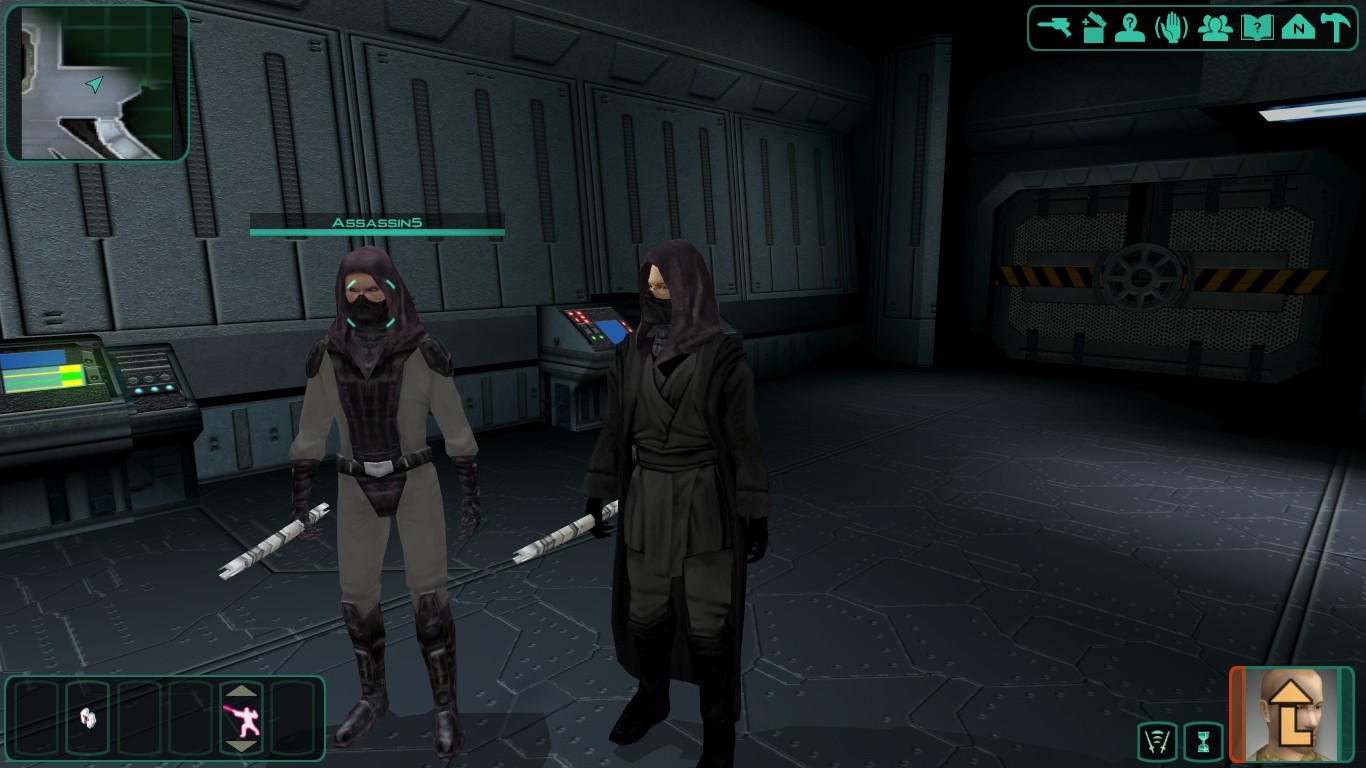The image size is (1366, 768).
Task: Activate the pink lightsaber stance icon
Action: click(242, 719)
